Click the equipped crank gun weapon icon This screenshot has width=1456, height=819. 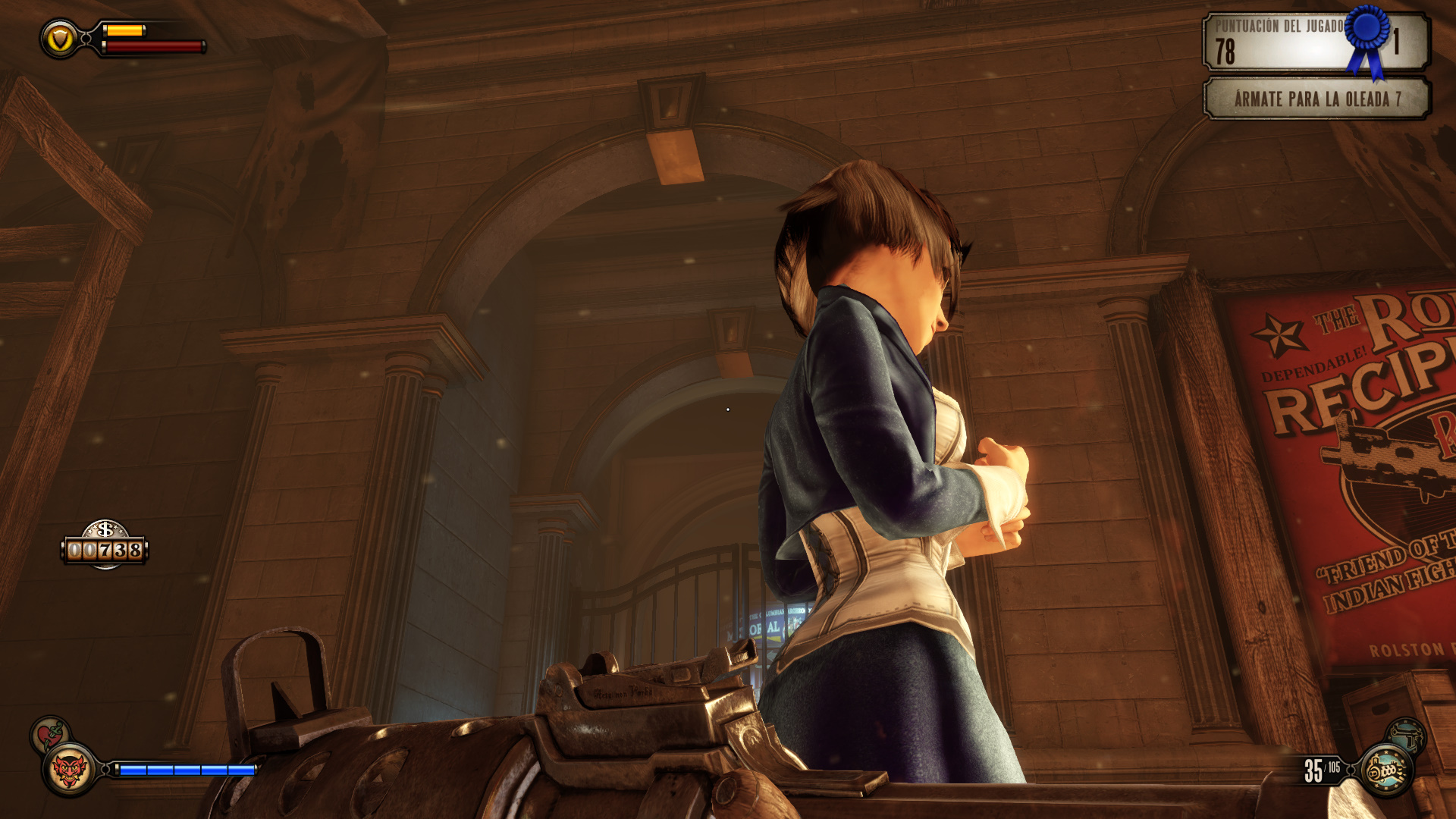pyautogui.click(x=1387, y=770)
